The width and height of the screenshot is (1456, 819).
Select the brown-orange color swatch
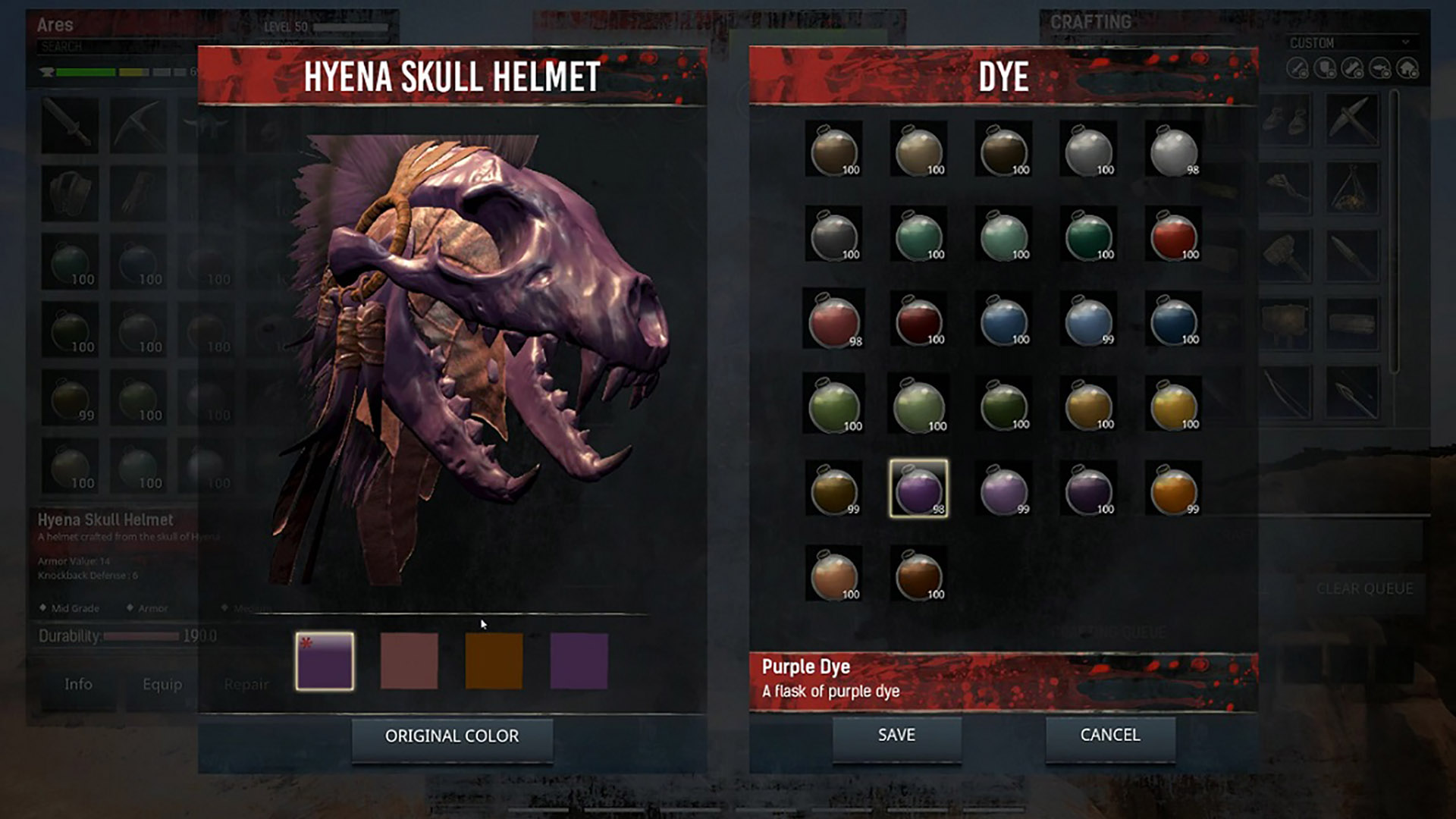coord(494,661)
